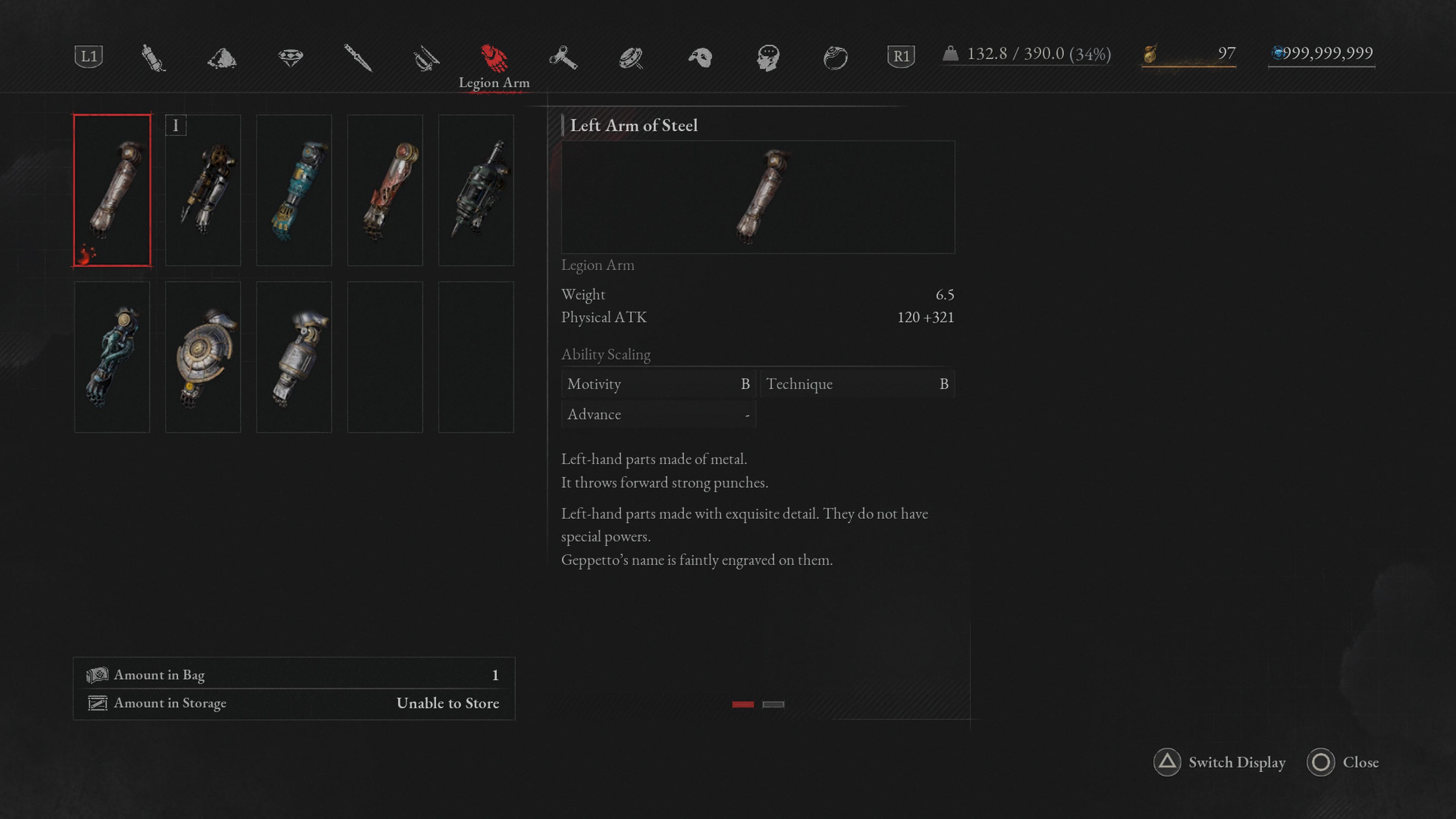Switch to the head speech-bubble tab
The image size is (1456, 819).
768,57
